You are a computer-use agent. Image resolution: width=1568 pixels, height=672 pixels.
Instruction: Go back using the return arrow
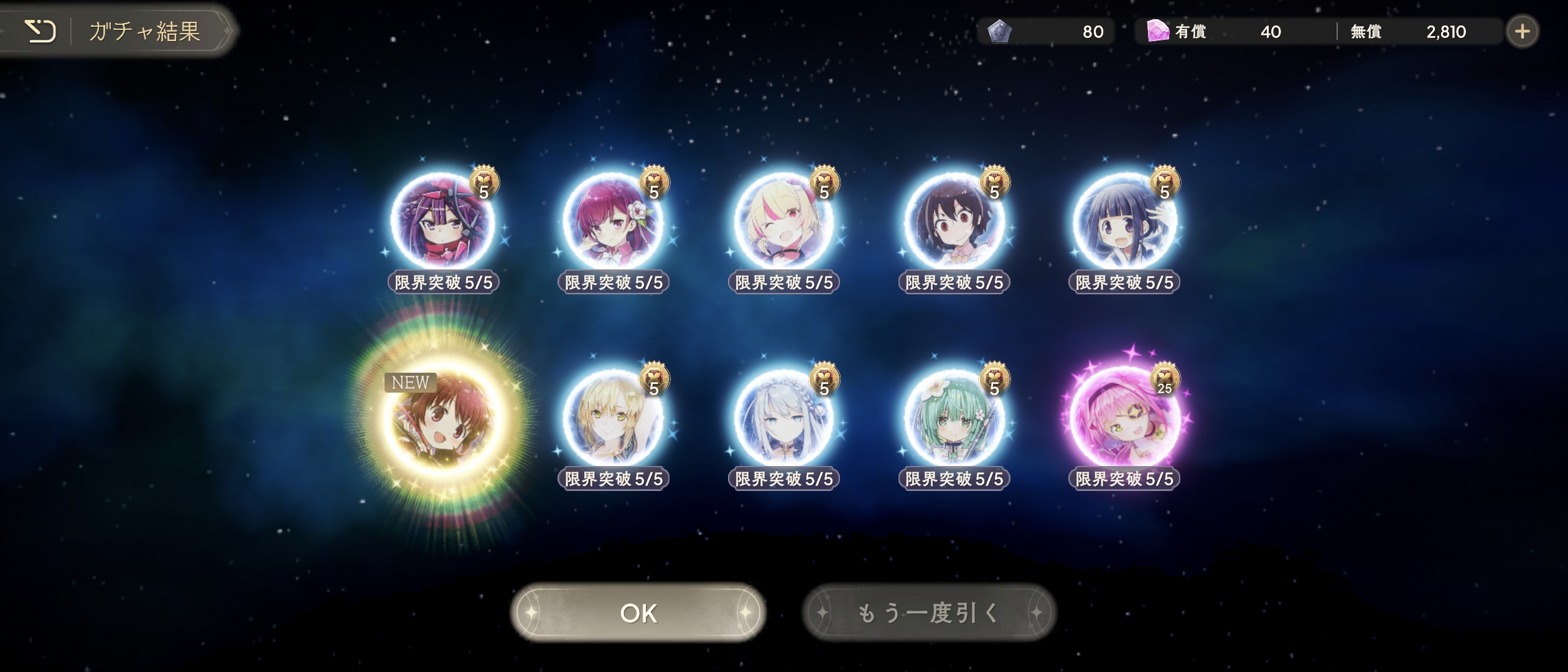(40, 31)
